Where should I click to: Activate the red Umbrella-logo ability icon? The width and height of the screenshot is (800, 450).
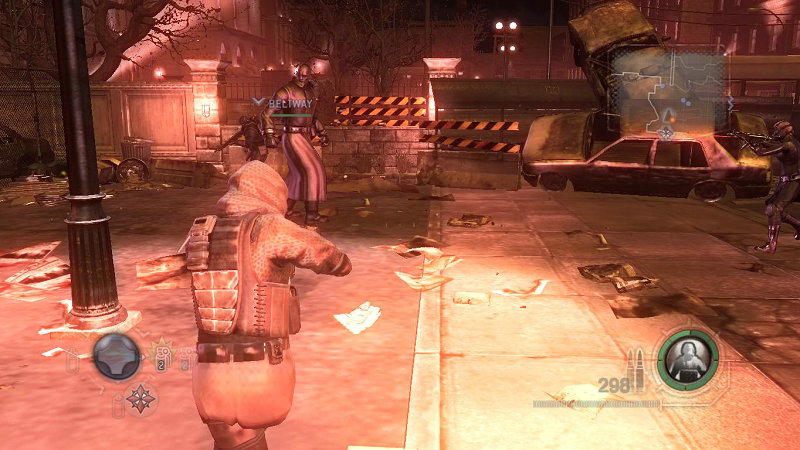coord(140,397)
